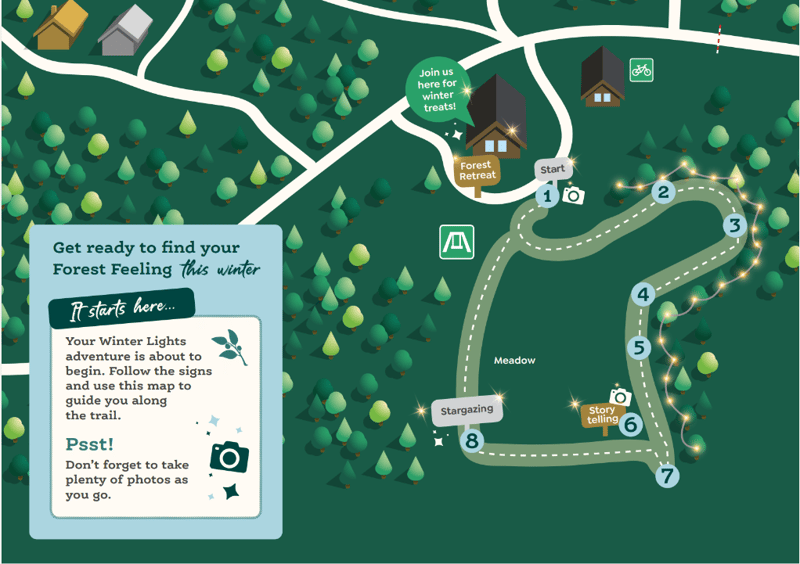Screen dimensions: 800x564
Task: Select trail marker number 7
Action: coord(667,476)
